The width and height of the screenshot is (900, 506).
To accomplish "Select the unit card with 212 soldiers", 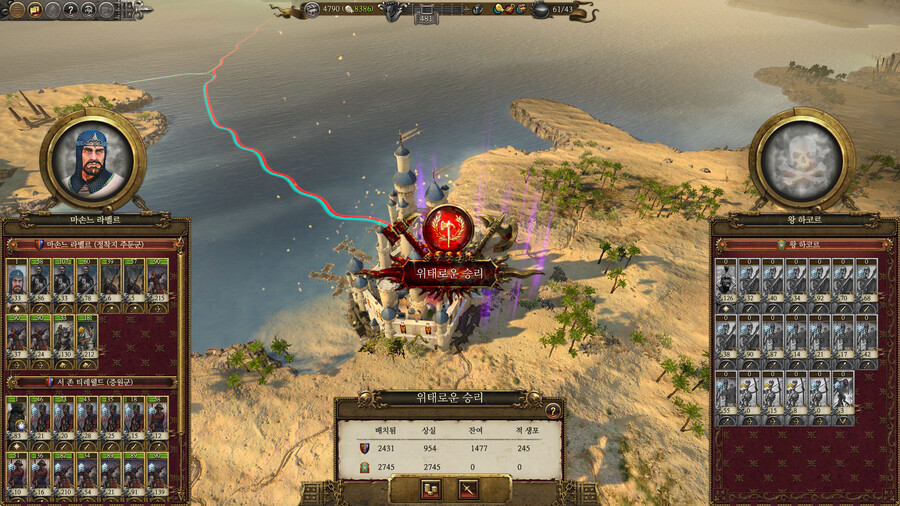I will point(86,335).
